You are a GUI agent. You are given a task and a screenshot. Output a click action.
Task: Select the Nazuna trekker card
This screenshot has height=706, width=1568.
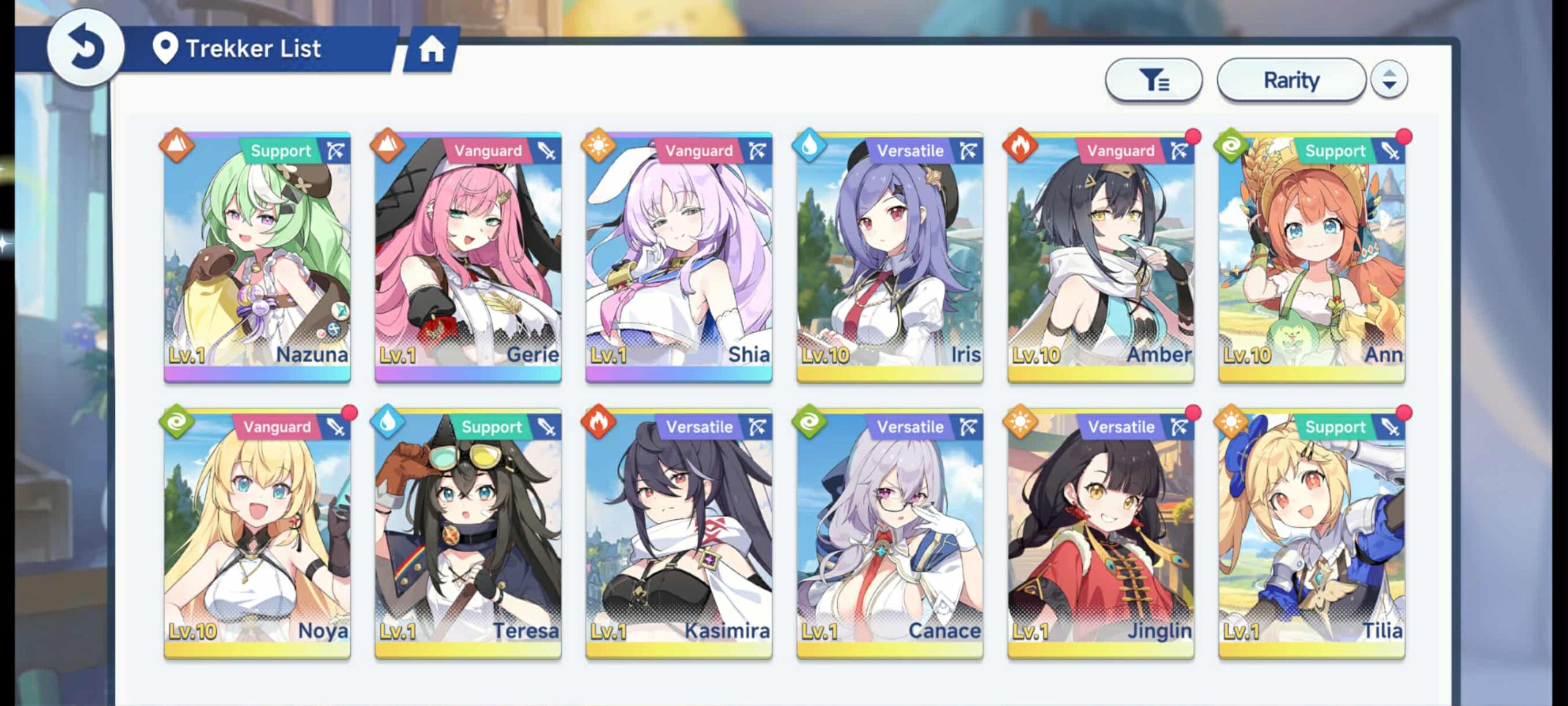257,257
